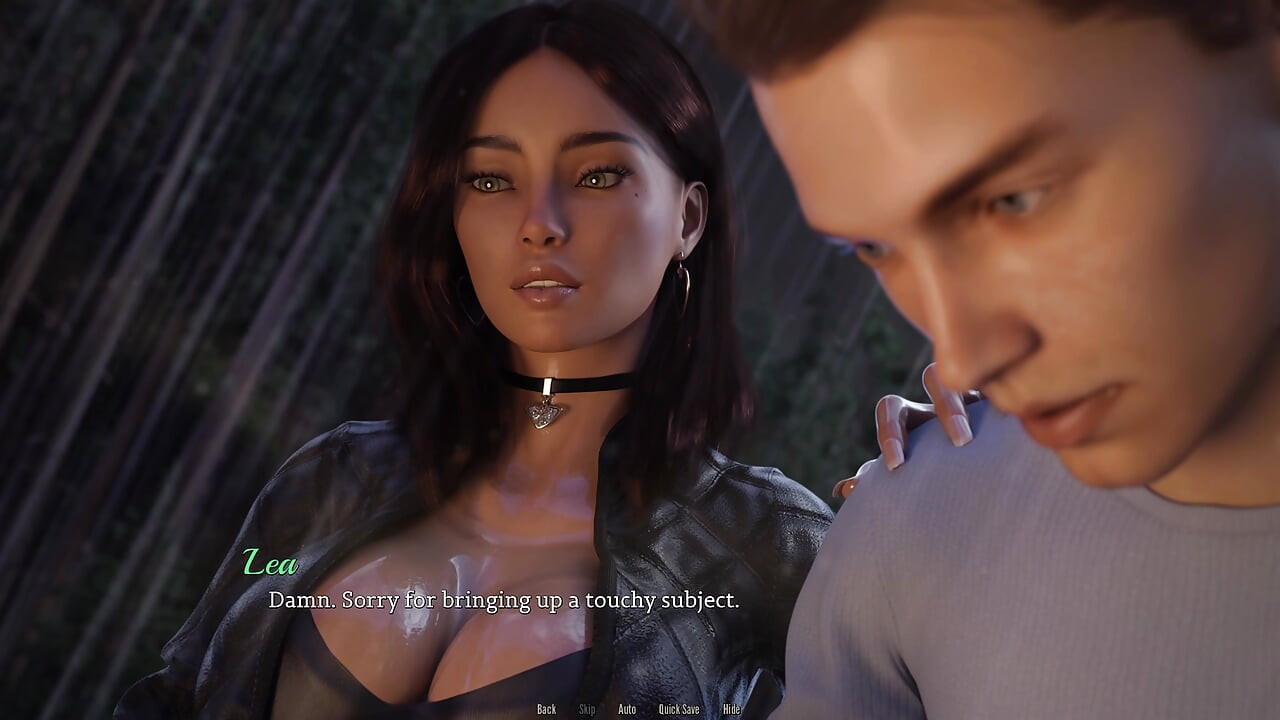Click Hide to view the full scene
This screenshot has height=720, width=1280.
pyautogui.click(x=731, y=708)
